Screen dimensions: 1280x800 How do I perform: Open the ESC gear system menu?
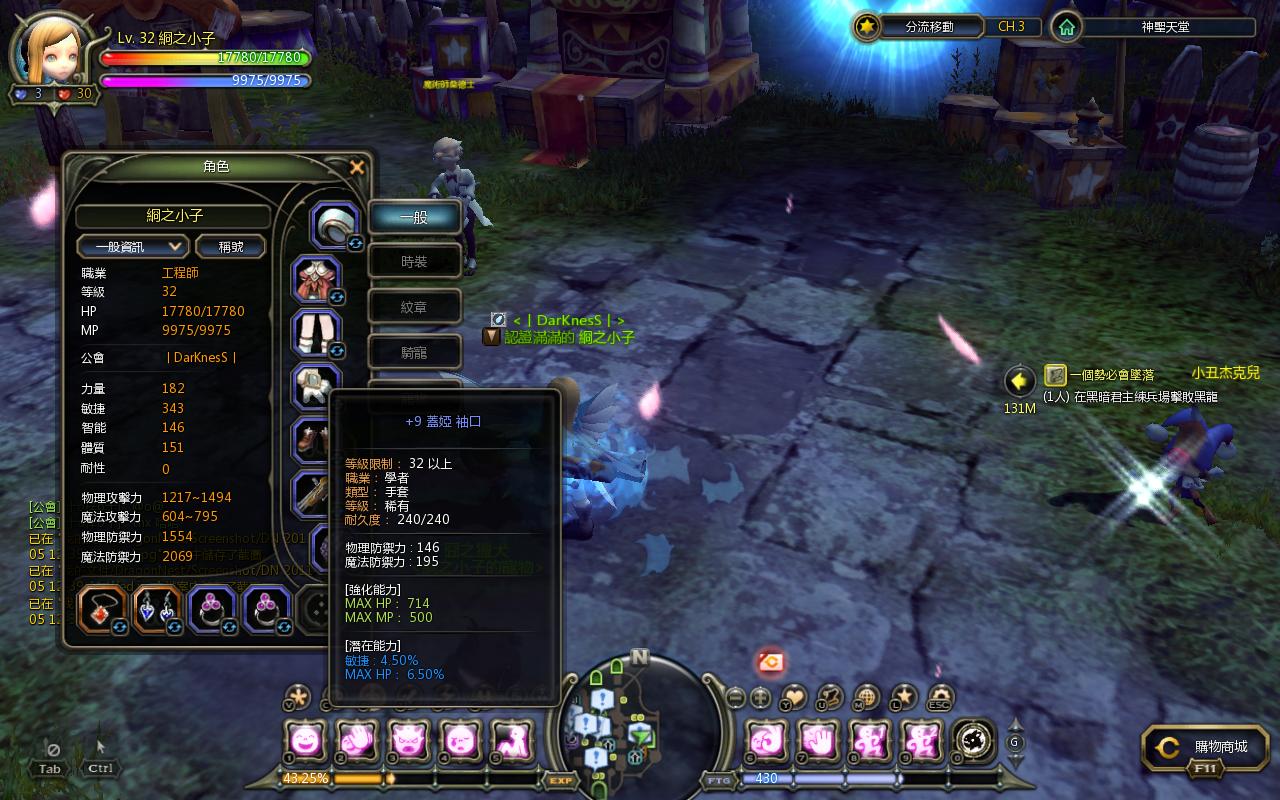(940, 696)
